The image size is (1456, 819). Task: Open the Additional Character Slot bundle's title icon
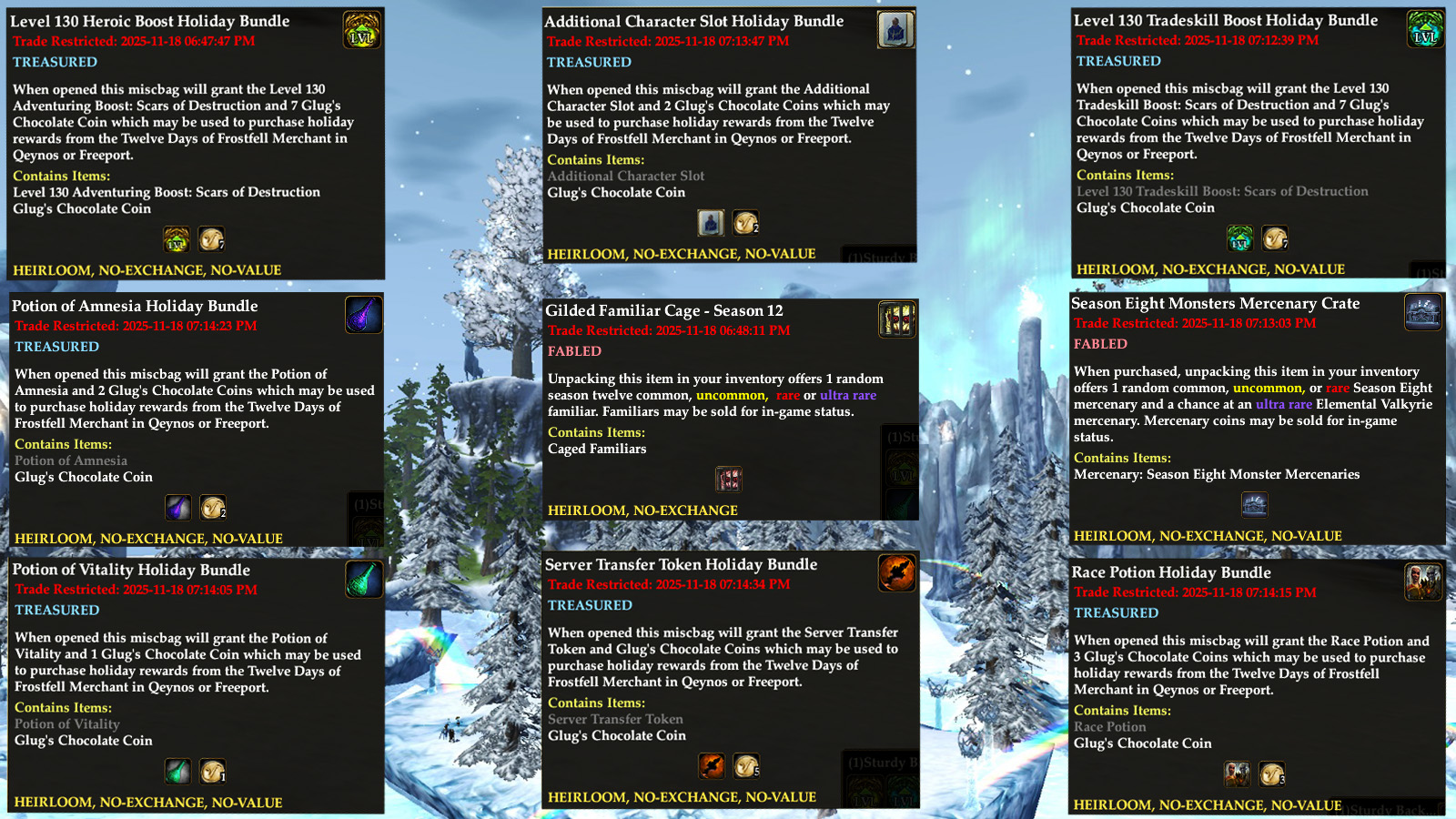[895, 30]
